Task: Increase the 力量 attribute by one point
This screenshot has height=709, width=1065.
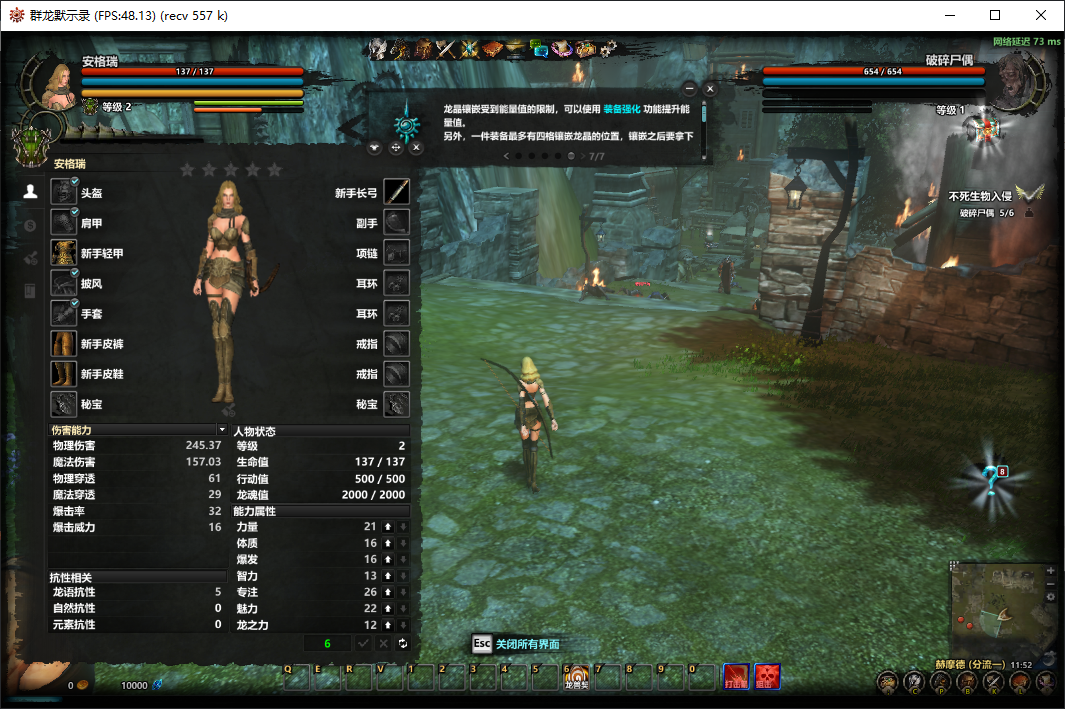Action: [388, 526]
